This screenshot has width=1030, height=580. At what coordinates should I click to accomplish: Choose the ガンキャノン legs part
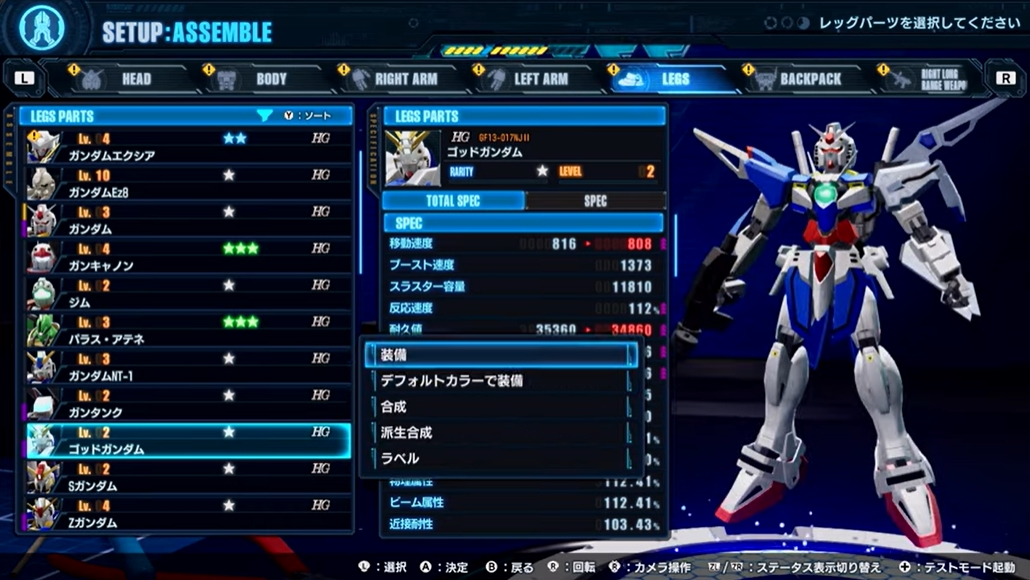188,257
